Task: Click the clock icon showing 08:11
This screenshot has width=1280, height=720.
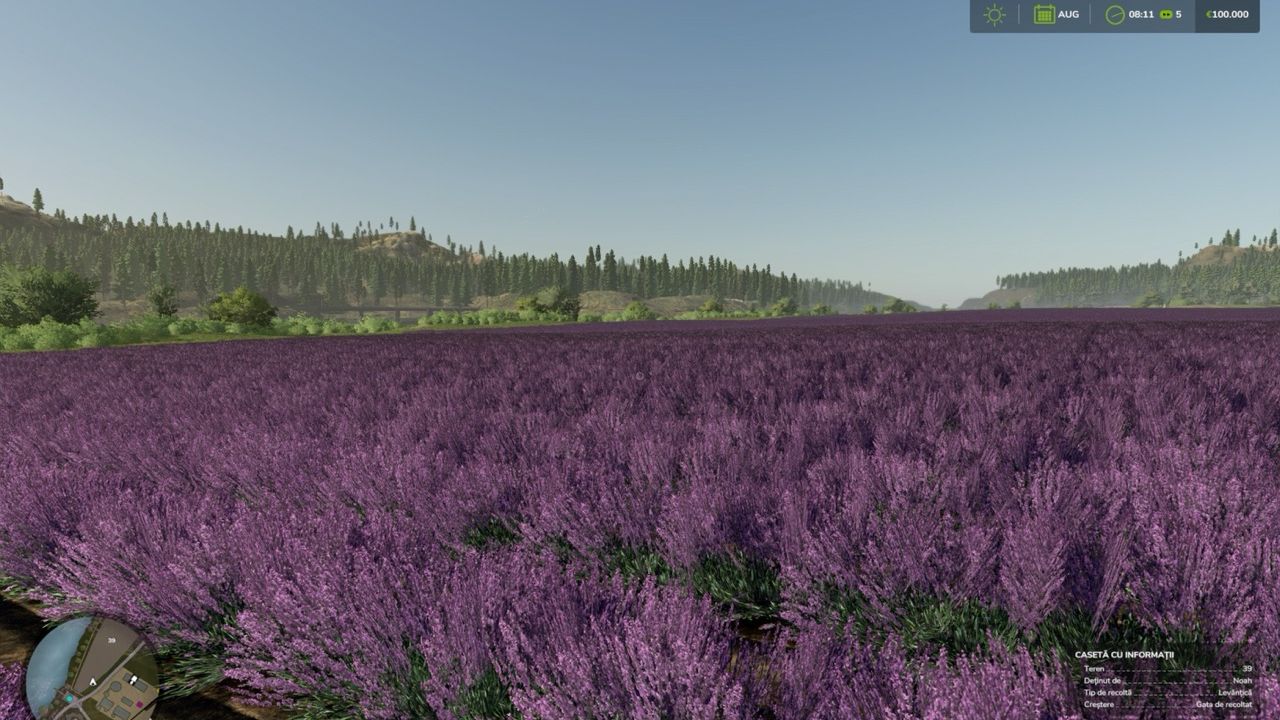Action: (1115, 14)
